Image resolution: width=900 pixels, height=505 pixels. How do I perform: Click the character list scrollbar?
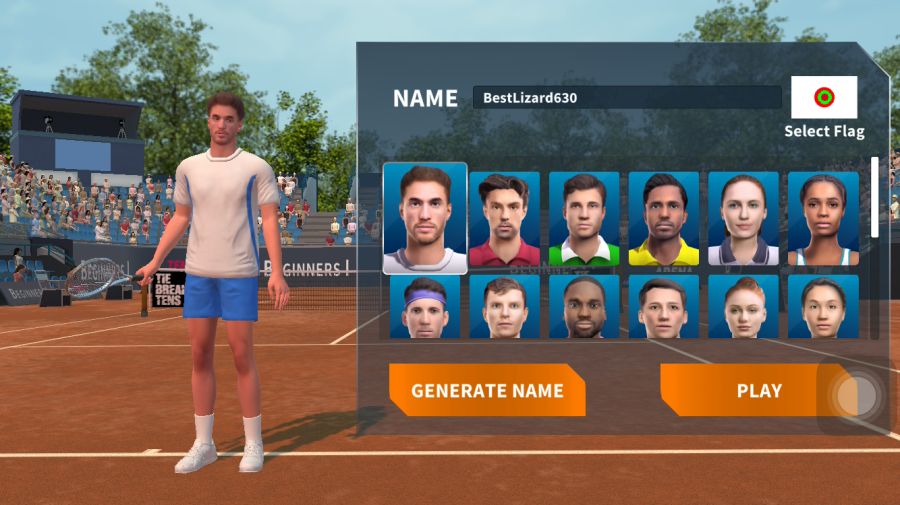click(875, 198)
